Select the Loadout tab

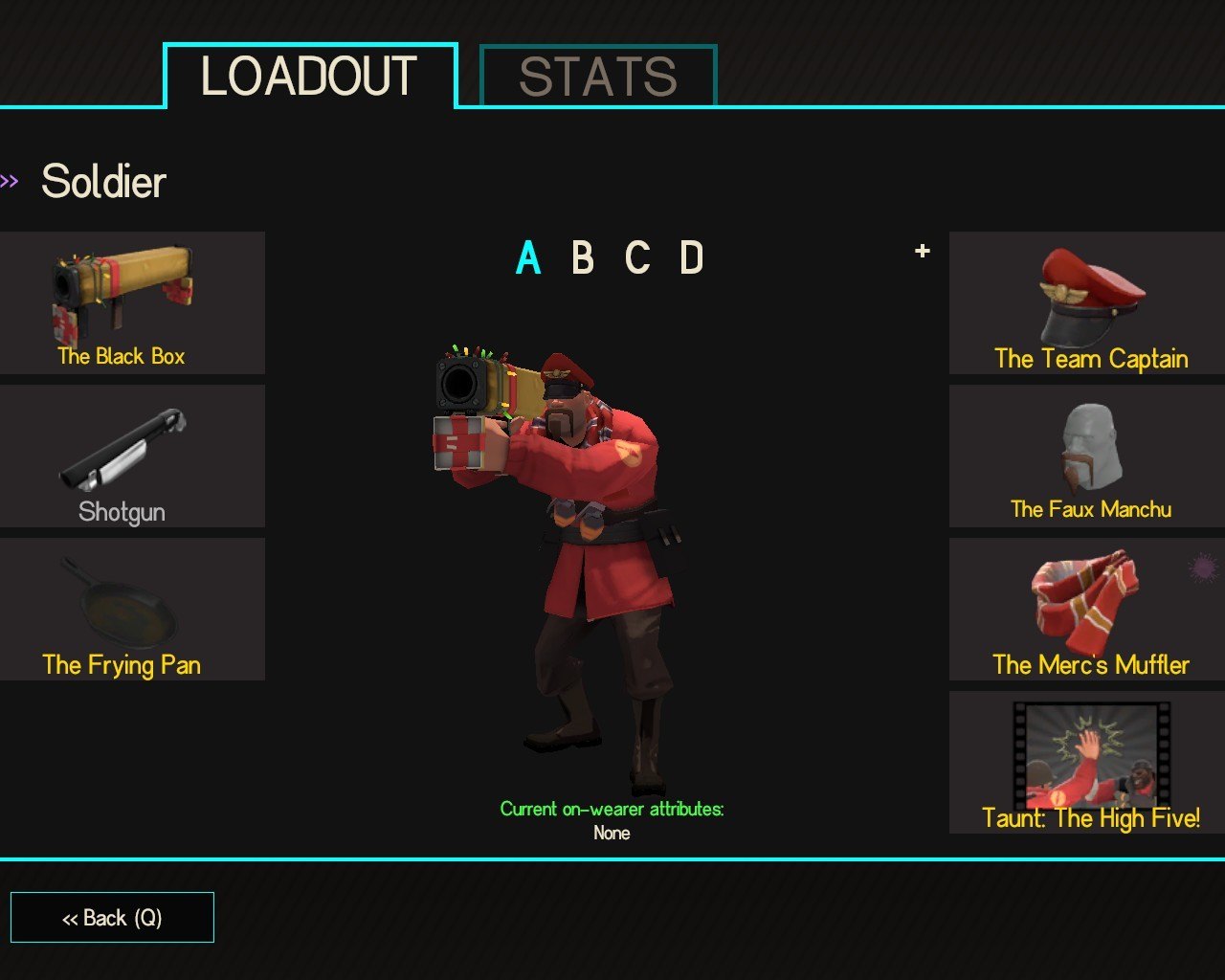[x=309, y=77]
